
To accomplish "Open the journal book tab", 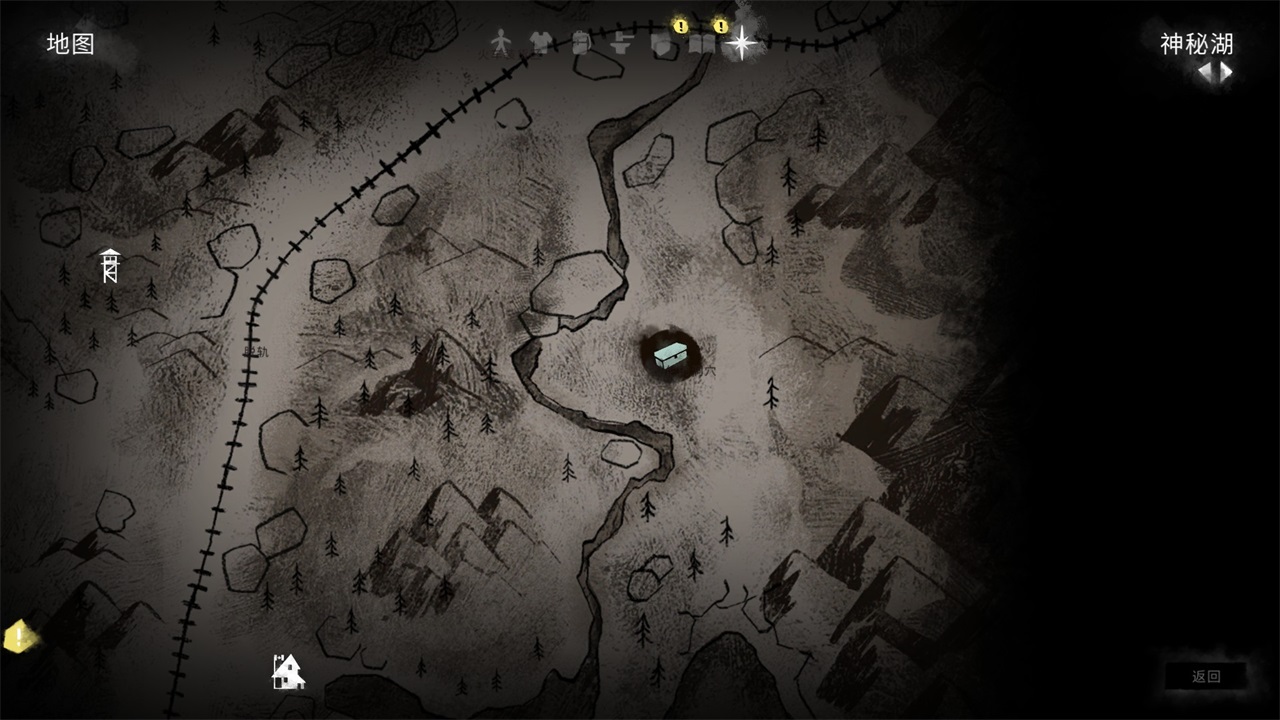I will [703, 43].
